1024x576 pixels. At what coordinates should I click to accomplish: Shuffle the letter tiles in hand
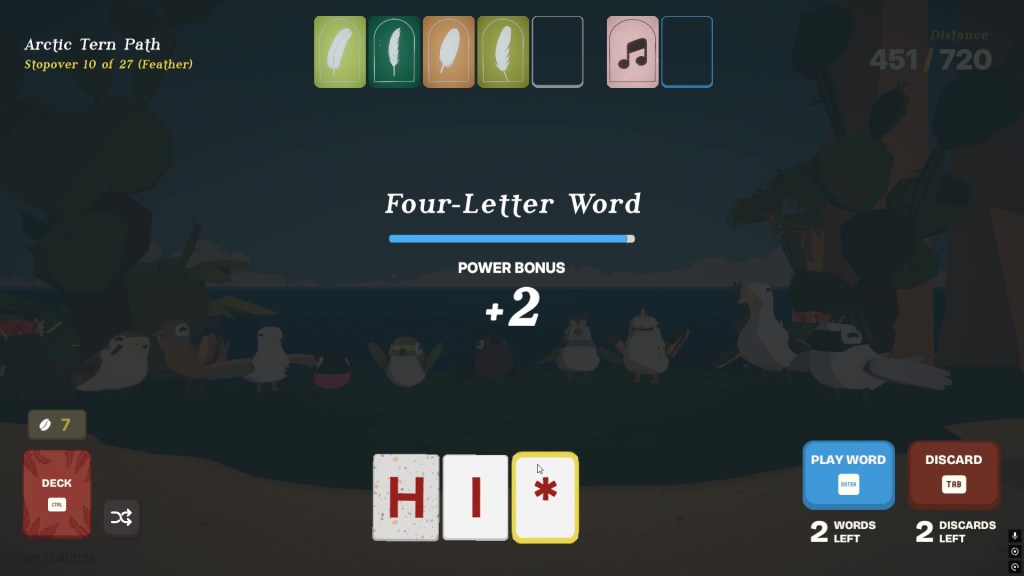[x=121, y=517]
